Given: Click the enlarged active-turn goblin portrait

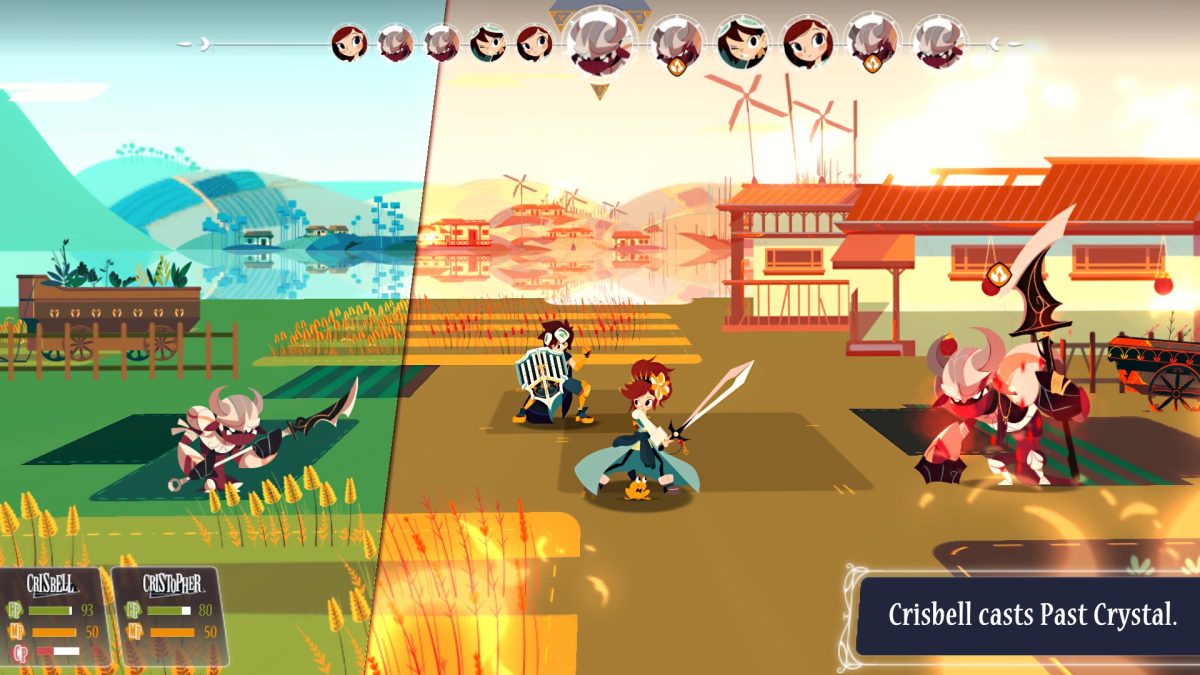Looking at the screenshot, I should point(601,44).
